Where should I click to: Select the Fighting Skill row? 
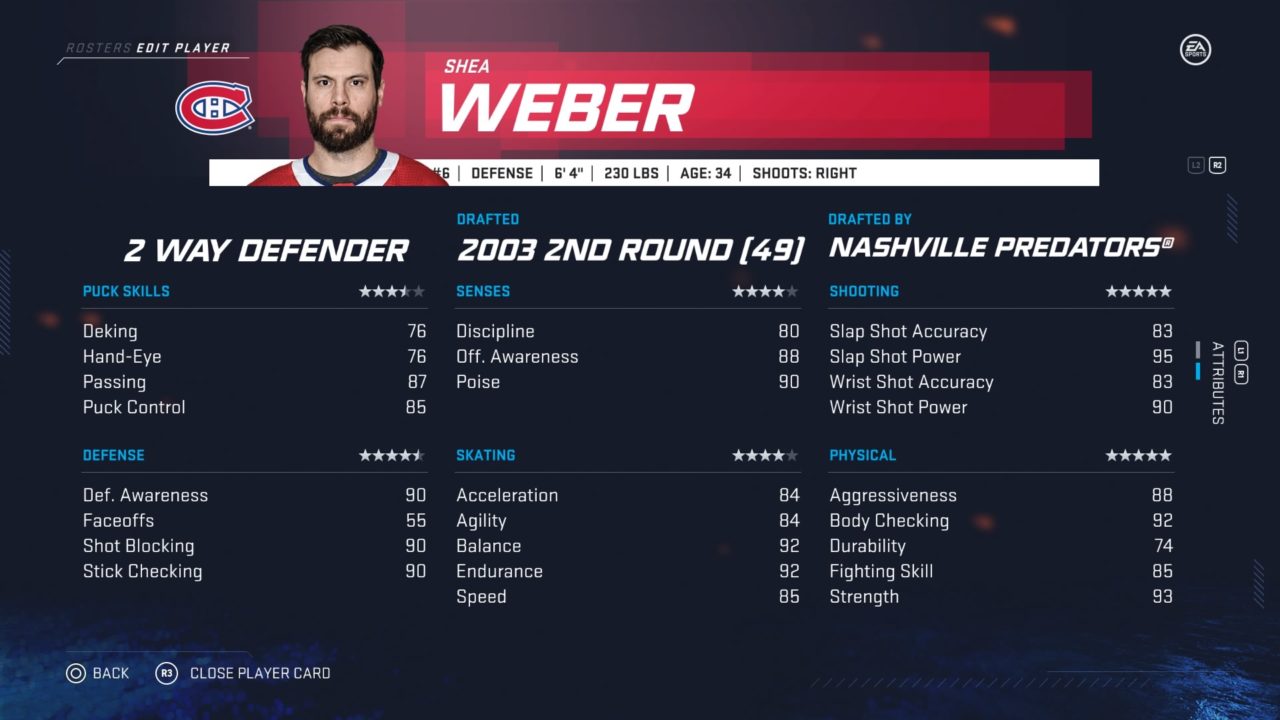pos(1000,572)
